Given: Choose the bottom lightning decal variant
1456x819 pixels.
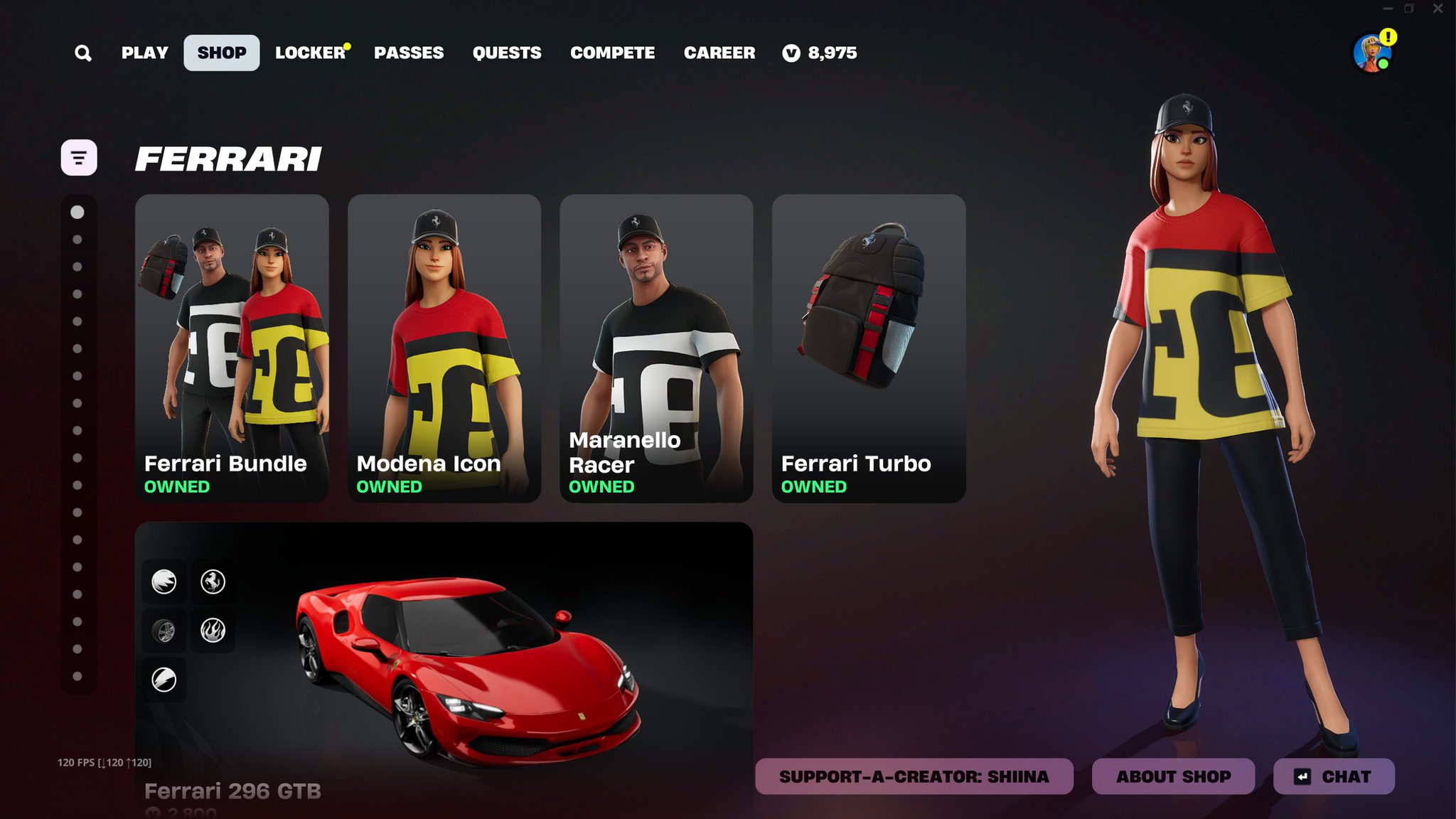Looking at the screenshot, I should coord(164,678).
